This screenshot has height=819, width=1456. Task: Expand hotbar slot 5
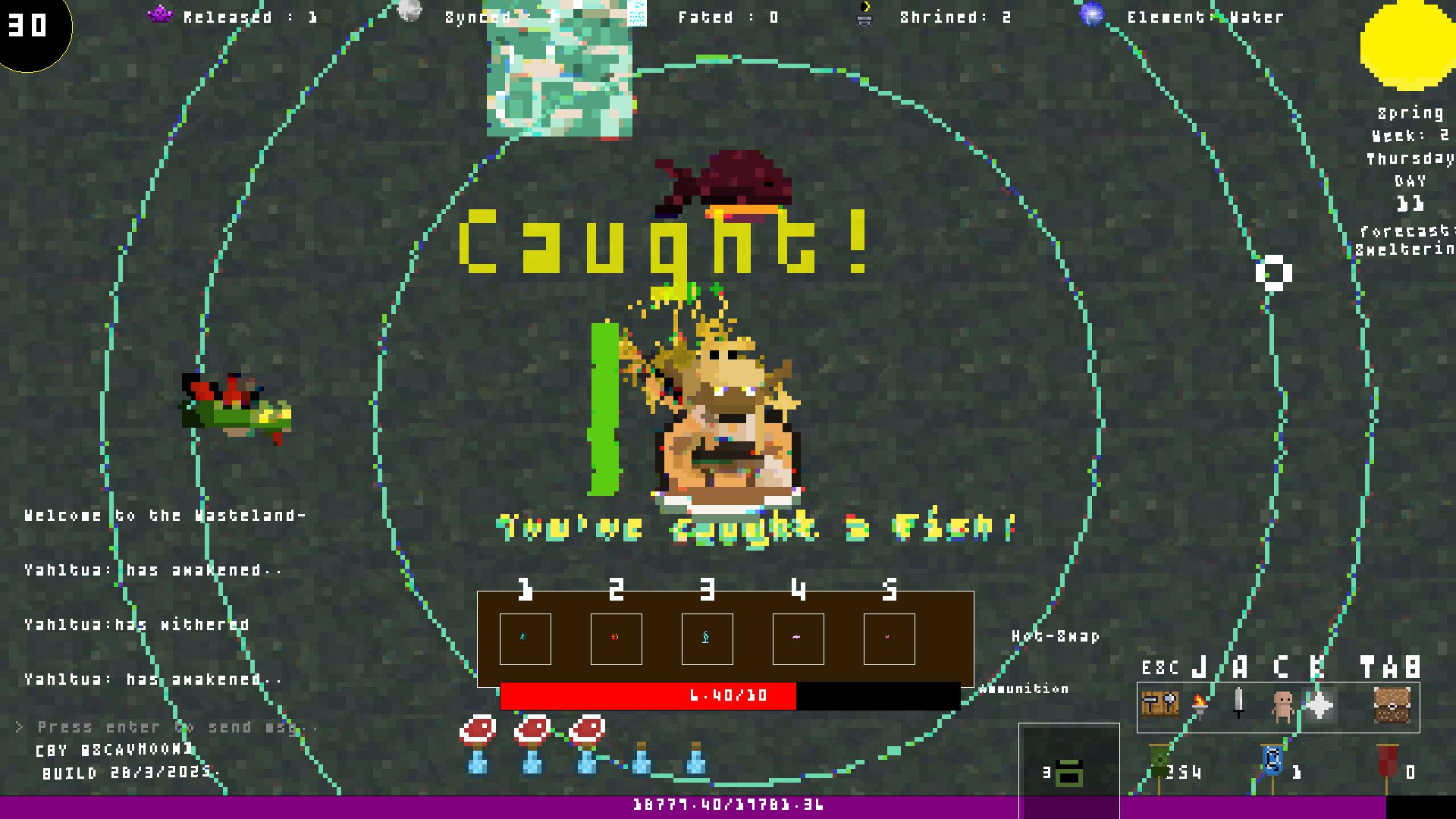point(889,639)
